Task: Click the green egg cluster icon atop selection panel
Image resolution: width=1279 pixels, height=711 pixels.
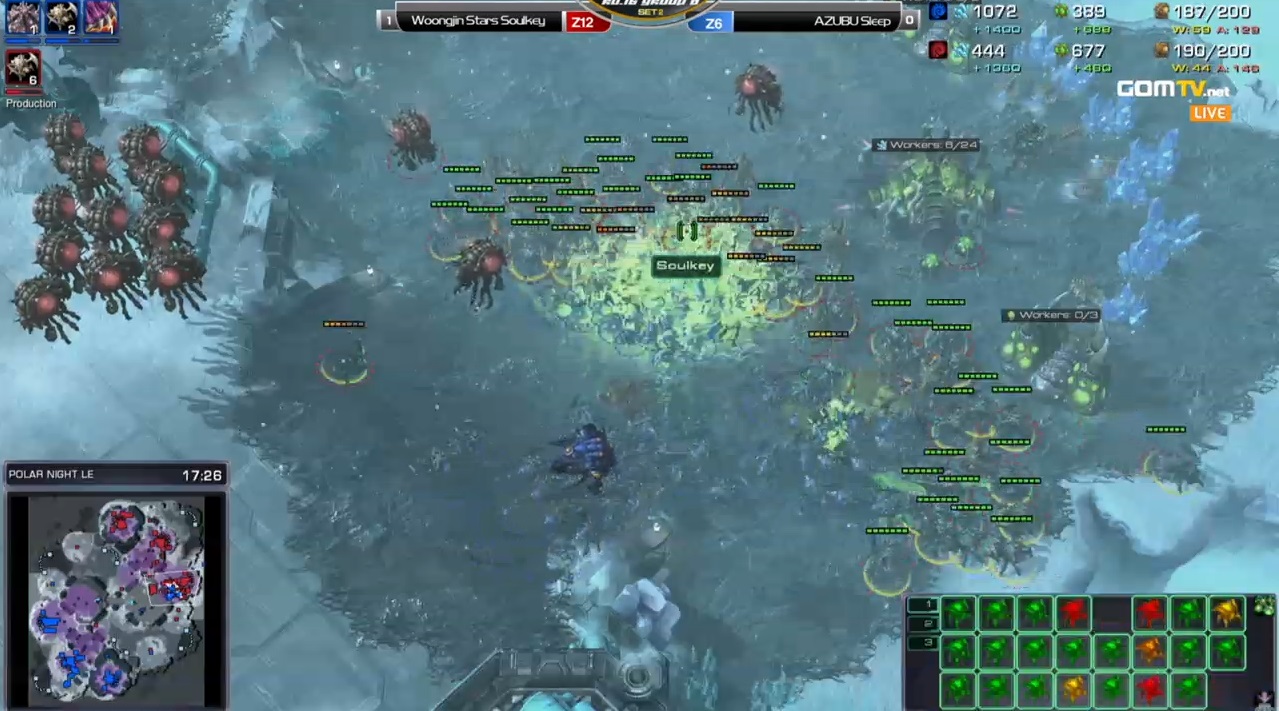Action: tap(1264, 605)
